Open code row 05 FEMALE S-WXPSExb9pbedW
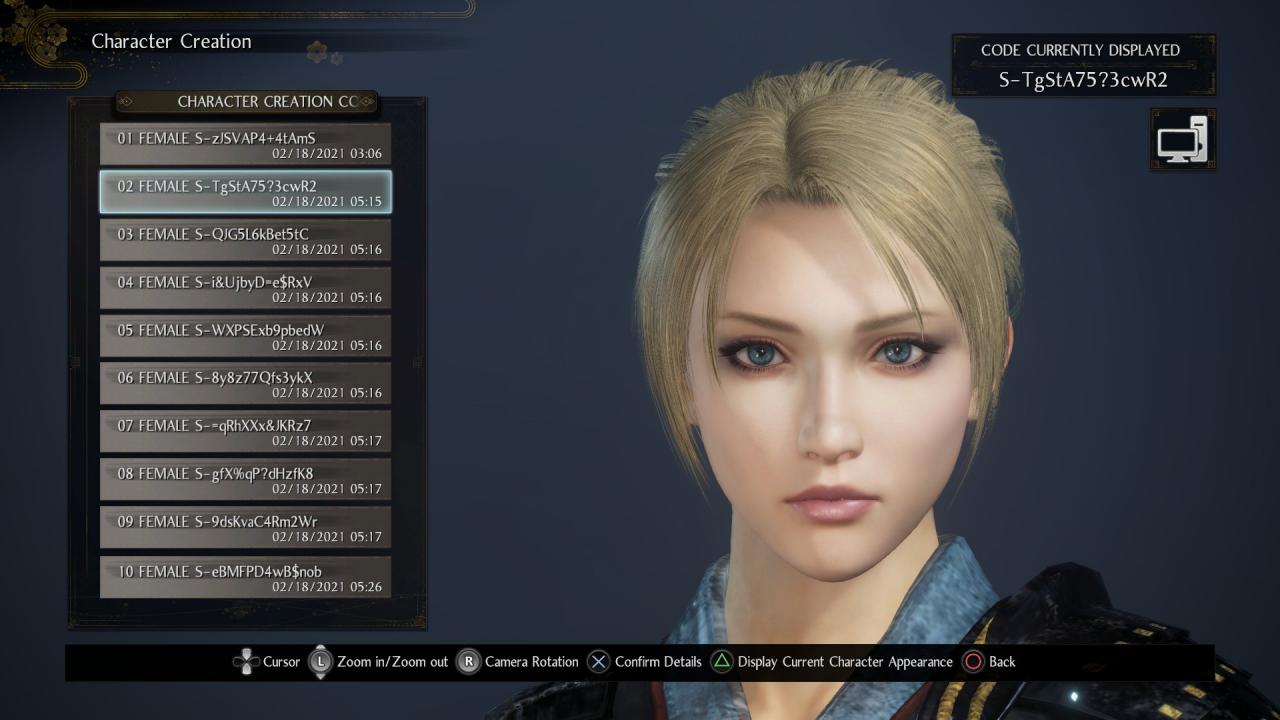 tap(245, 337)
